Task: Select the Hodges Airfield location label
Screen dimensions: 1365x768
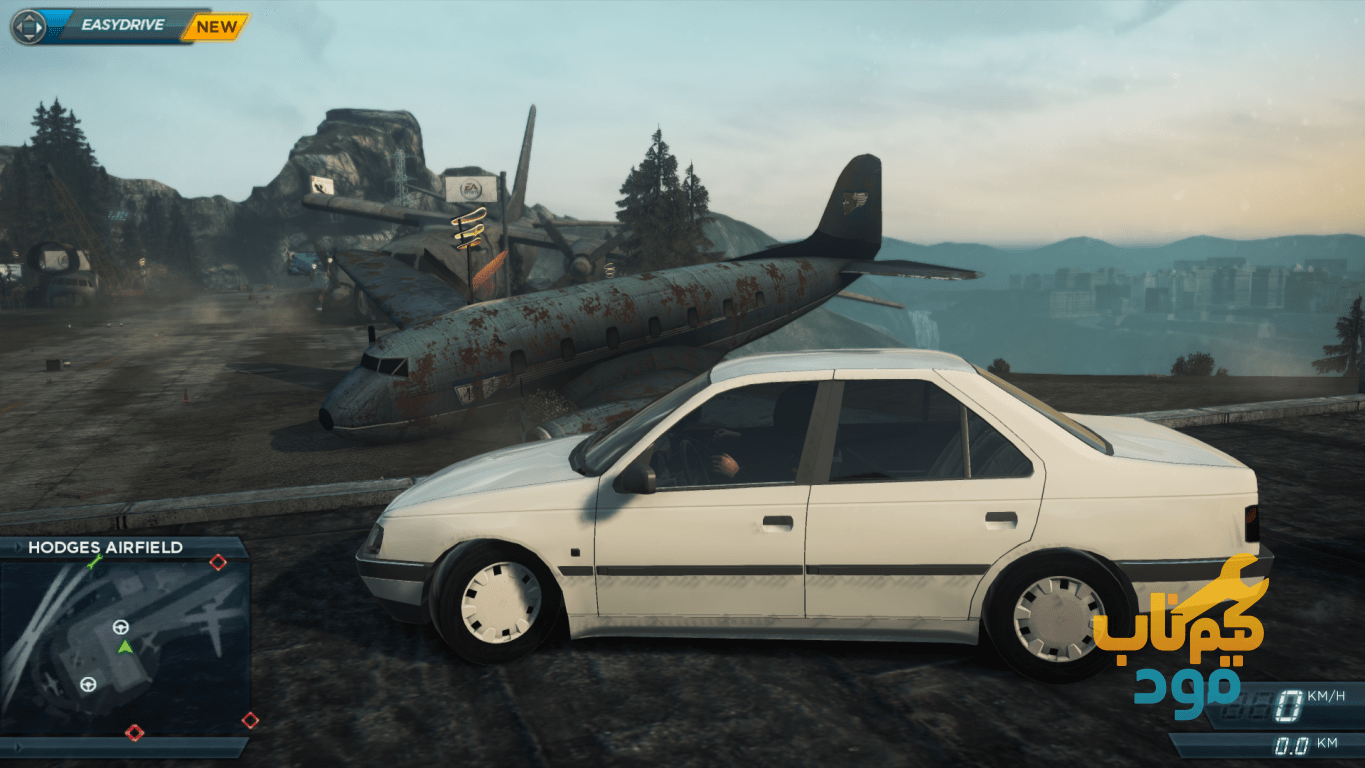Action: point(105,547)
